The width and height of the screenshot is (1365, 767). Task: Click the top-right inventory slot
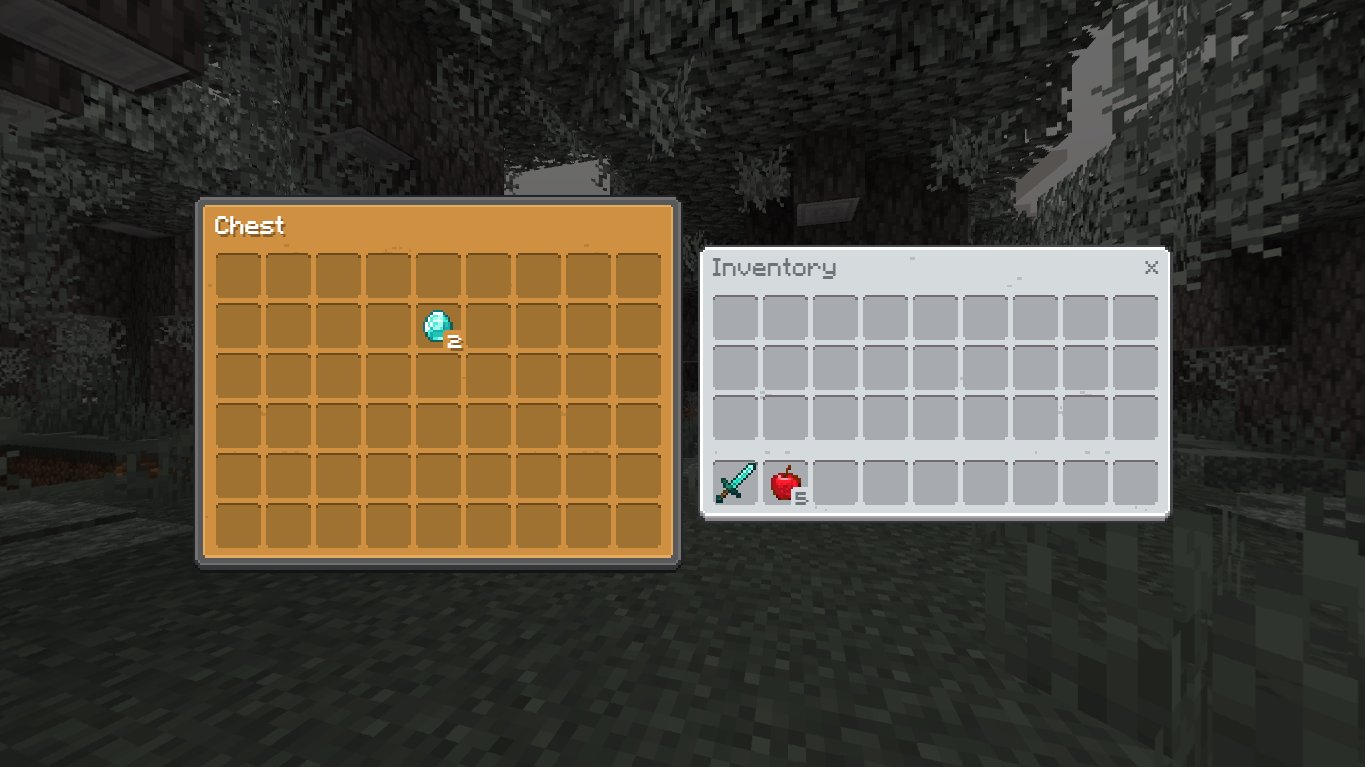(1135, 315)
